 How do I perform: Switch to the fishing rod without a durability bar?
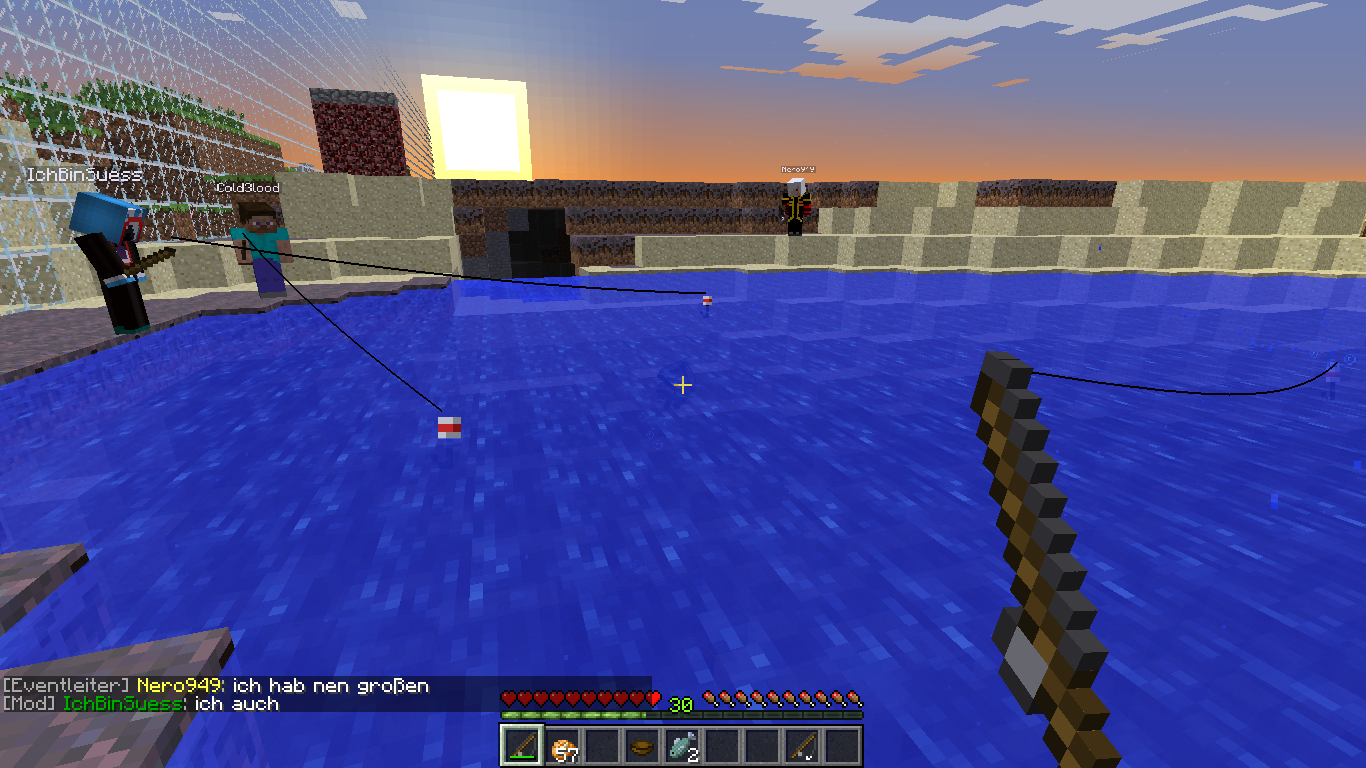[802, 746]
